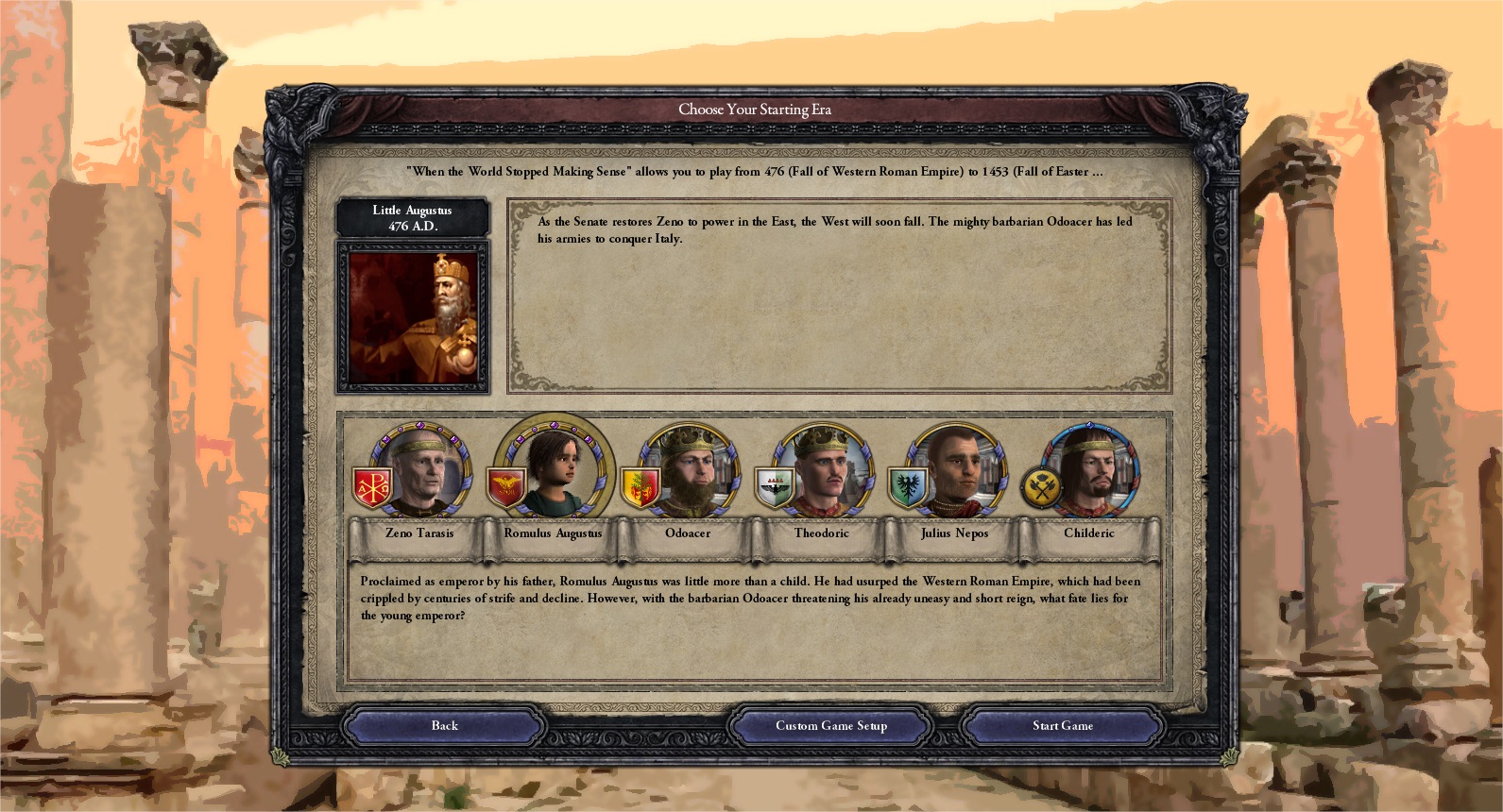Image resolution: width=1503 pixels, height=812 pixels.
Task: Click Romulus Augustus' red eagle shield
Action: pos(507,483)
